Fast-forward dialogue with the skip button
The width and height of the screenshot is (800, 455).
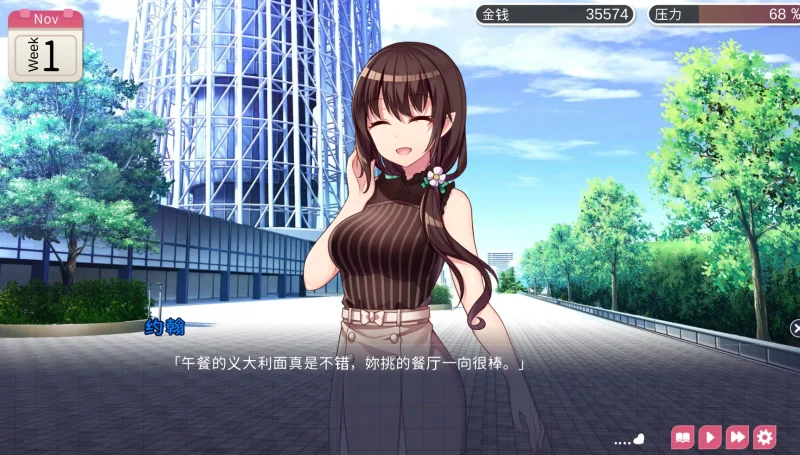coord(737,437)
